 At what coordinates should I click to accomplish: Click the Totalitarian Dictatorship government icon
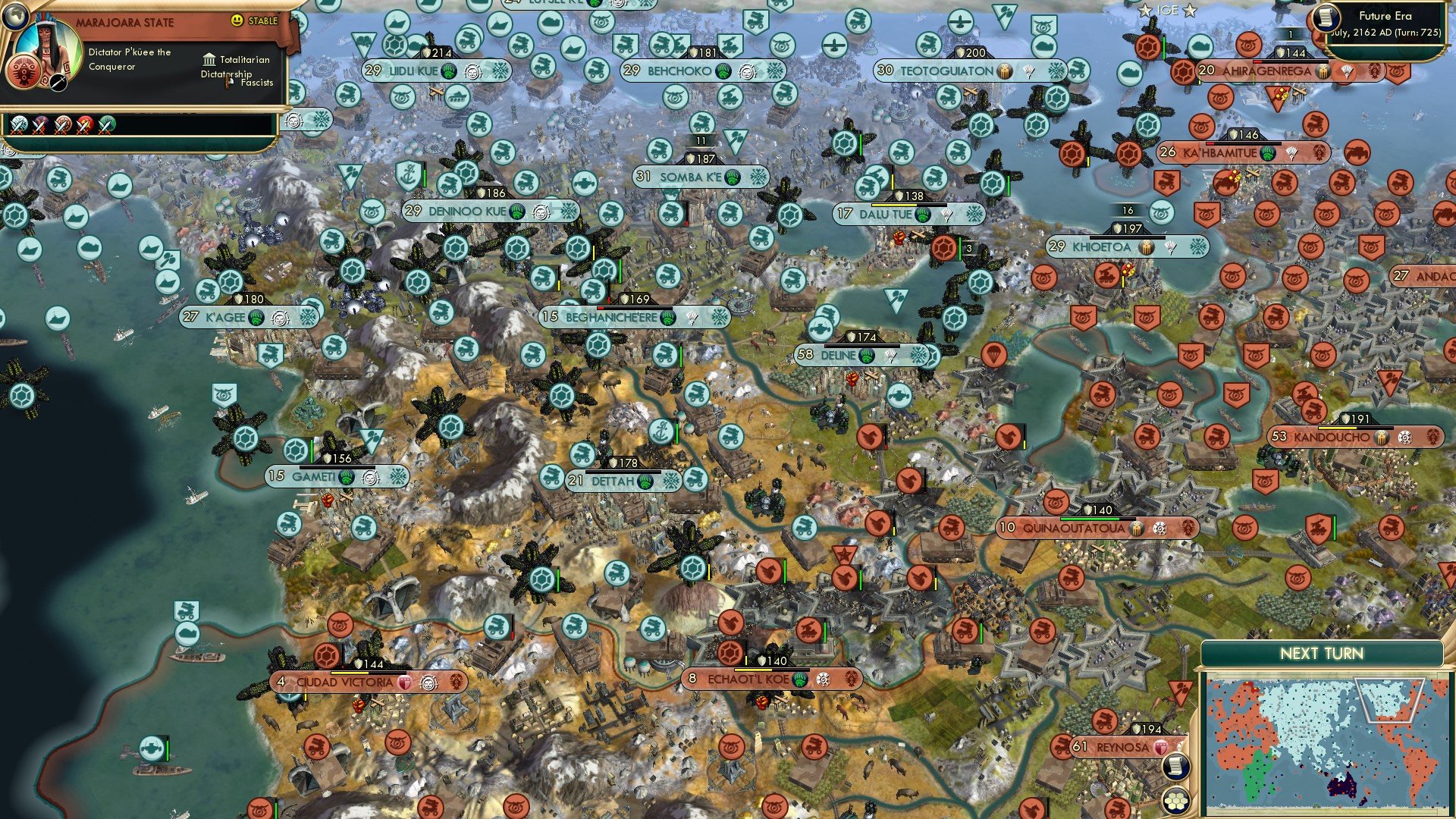(x=210, y=61)
